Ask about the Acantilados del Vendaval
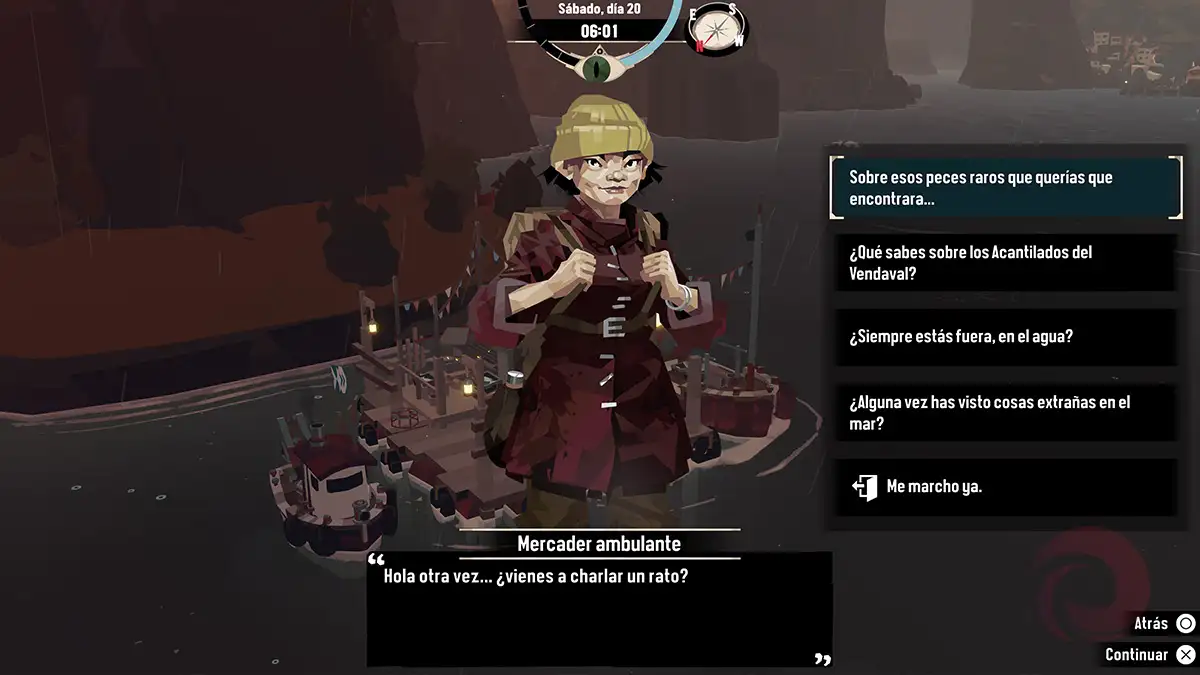The width and height of the screenshot is (1200, 675). click(x=1005, y=263)
